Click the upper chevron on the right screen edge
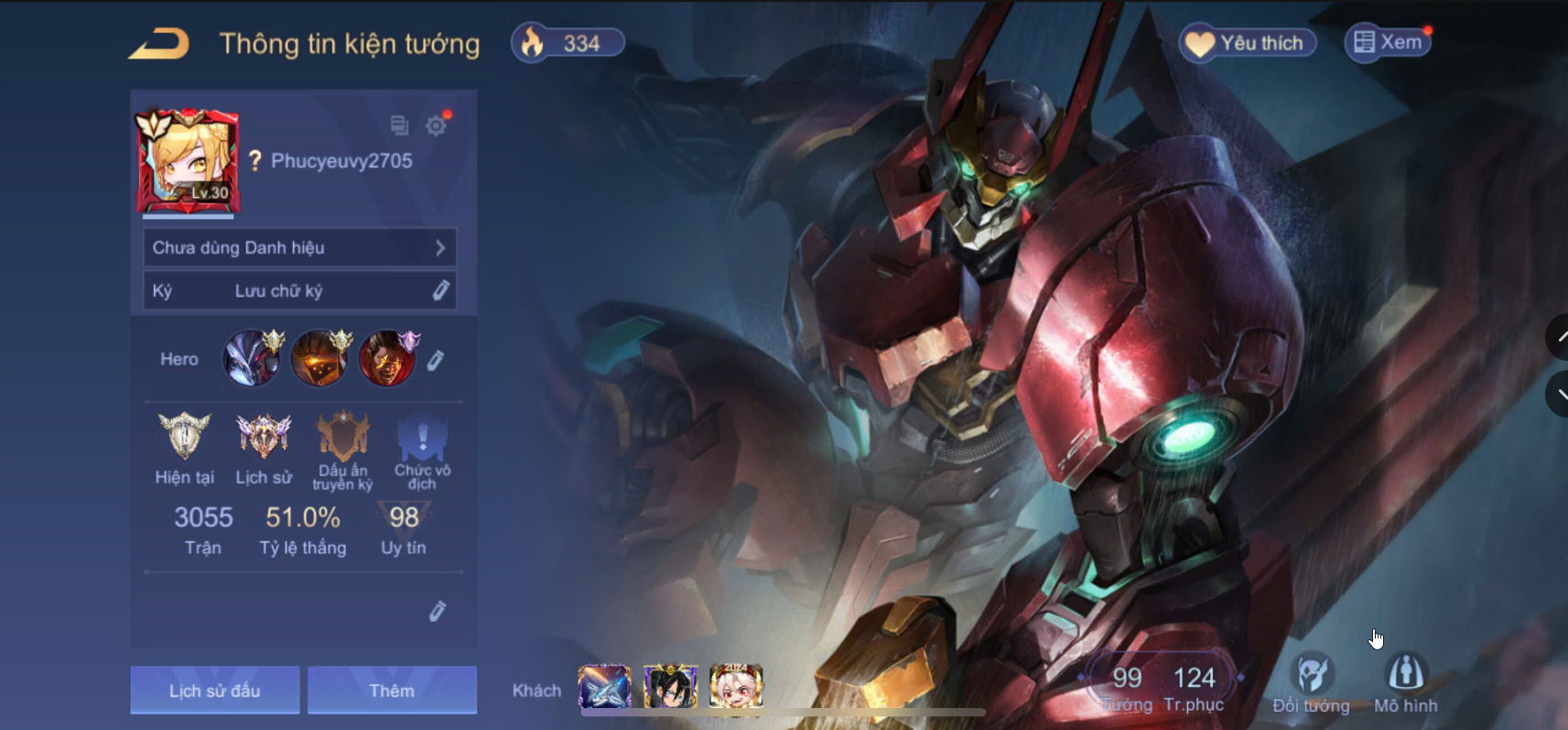The width and height of the screenshot is (1568, 730). point(1561,337)
